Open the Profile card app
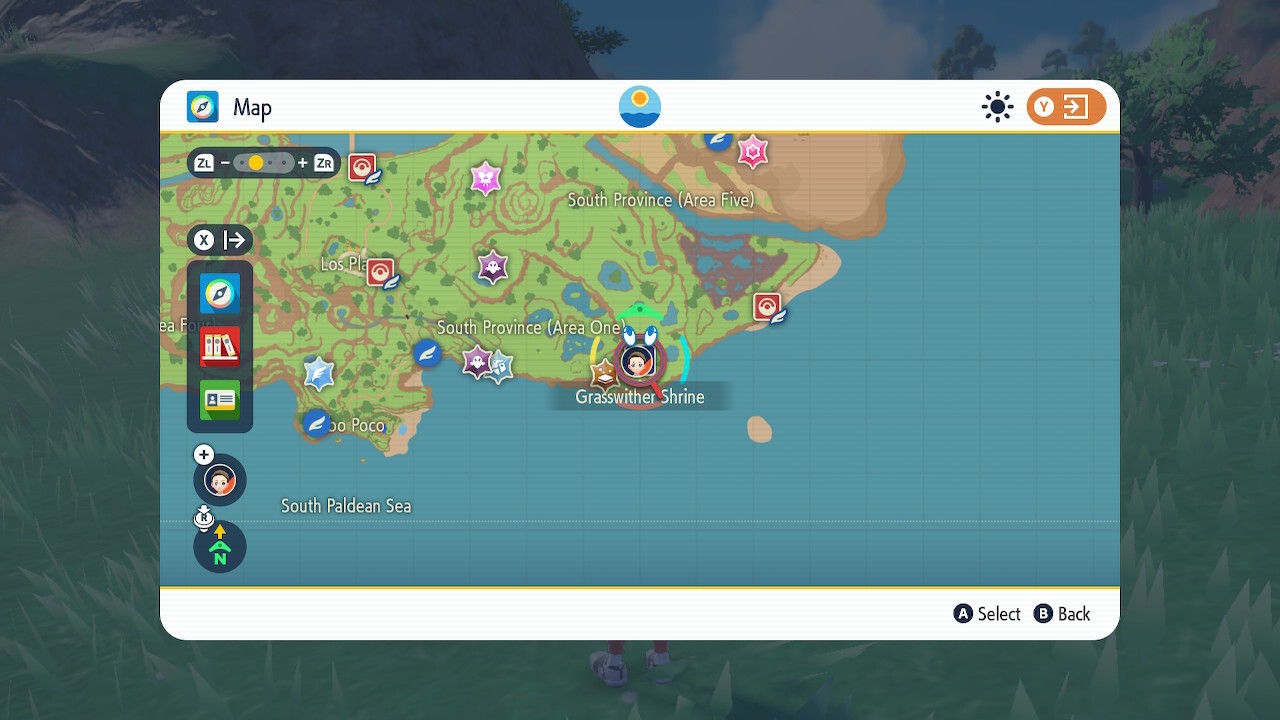The width and height of the screenshot is (1280, 720). point(220,400)
